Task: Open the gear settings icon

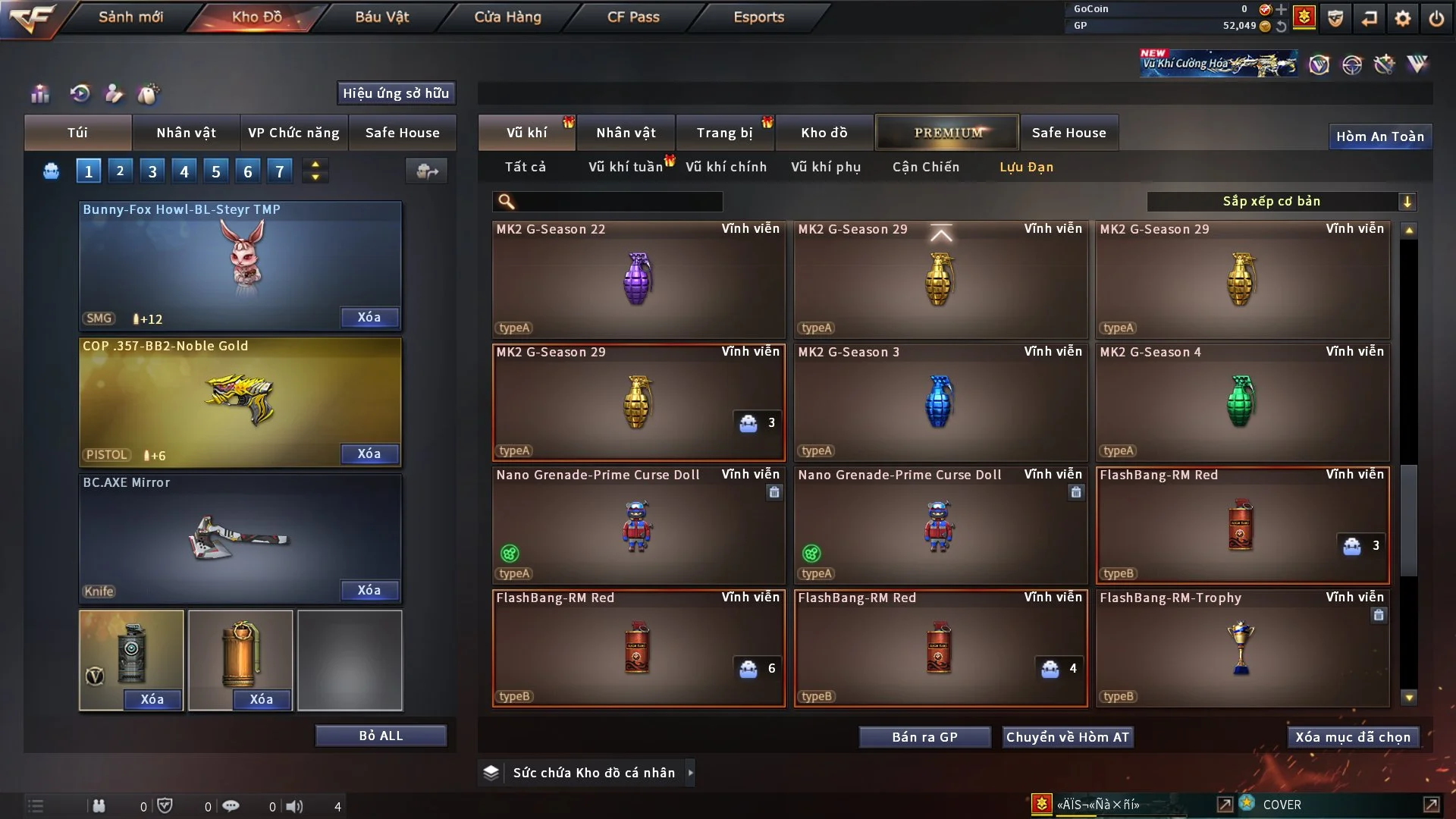Action: (x=1403, y=18)
